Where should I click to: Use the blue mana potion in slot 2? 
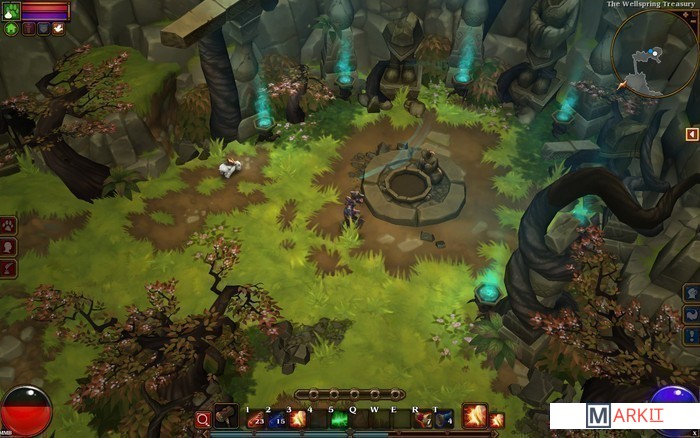click(x=277, y=419)
